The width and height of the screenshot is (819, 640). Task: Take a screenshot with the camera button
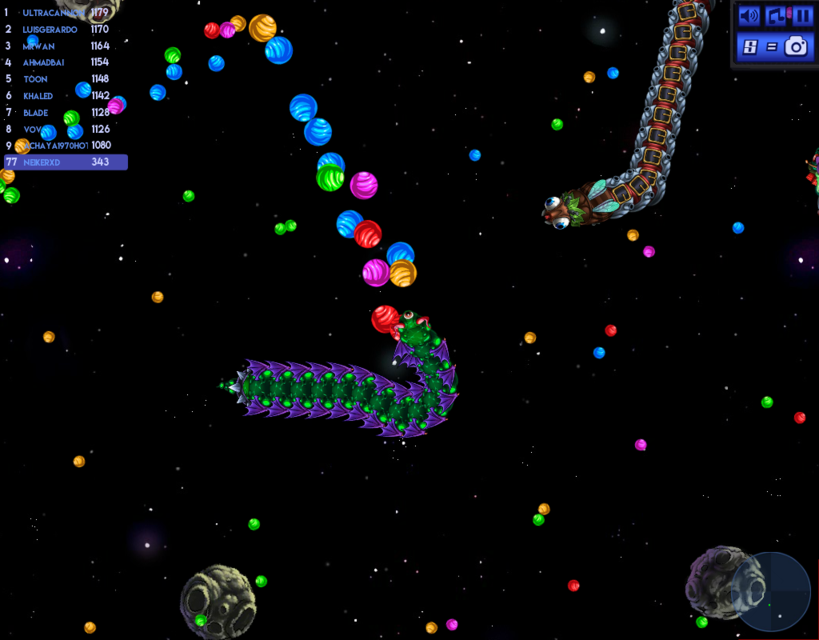point(796,46)
